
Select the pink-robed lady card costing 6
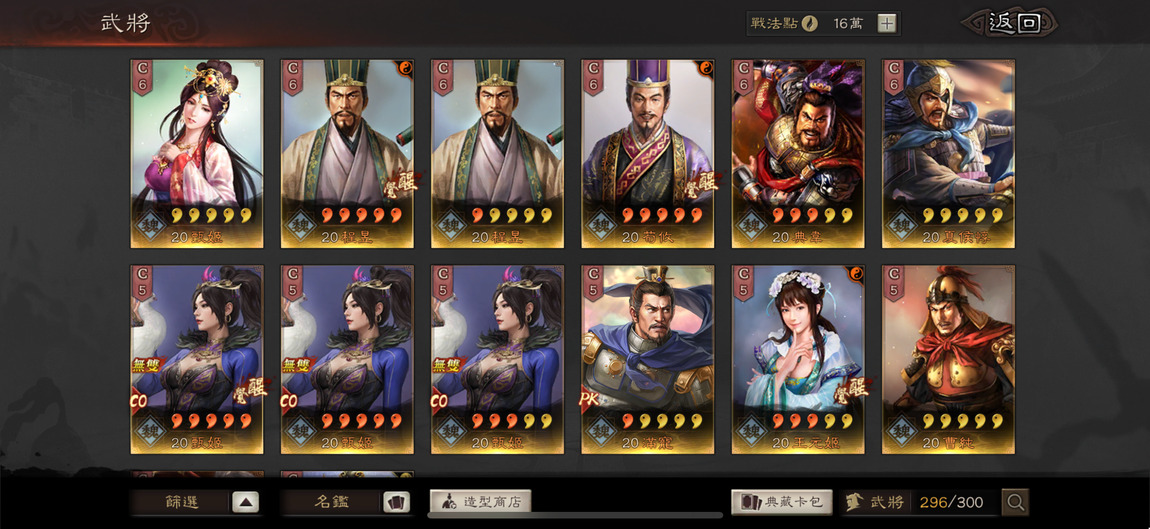click(x=197, y=153)
